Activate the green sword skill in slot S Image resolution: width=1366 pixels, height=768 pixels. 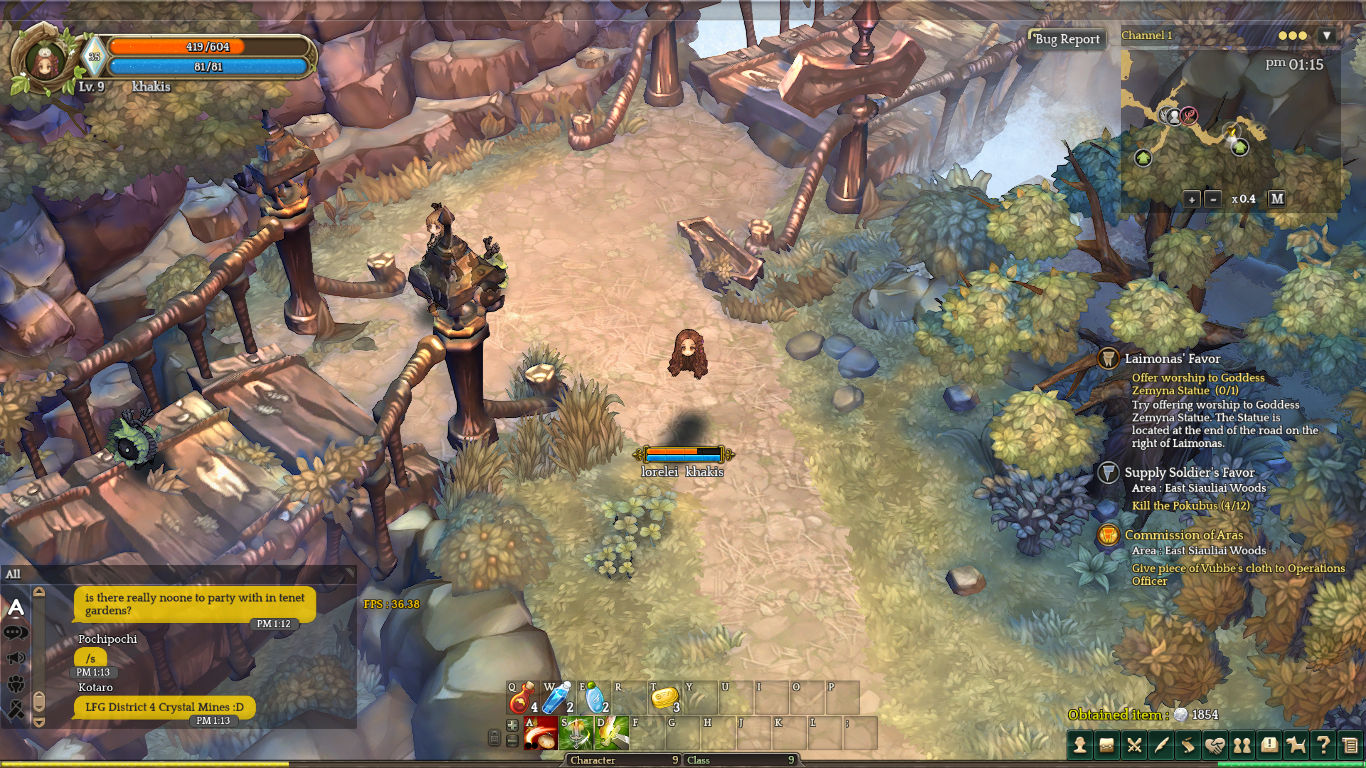pyautogui.click(x=575, y=733)
